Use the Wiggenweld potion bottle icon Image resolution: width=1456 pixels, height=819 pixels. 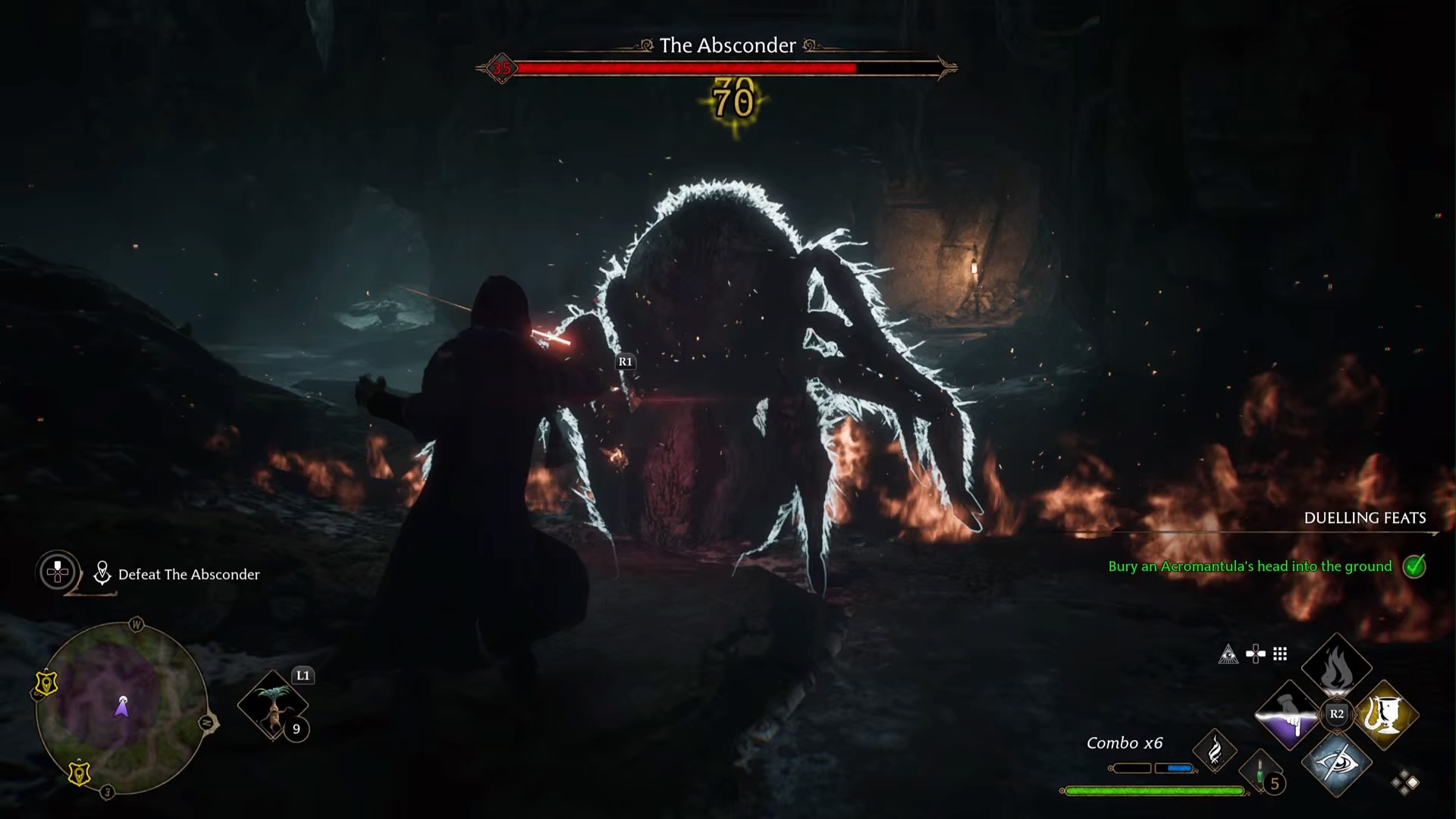pyautogui.click(x=1259, y=770)
